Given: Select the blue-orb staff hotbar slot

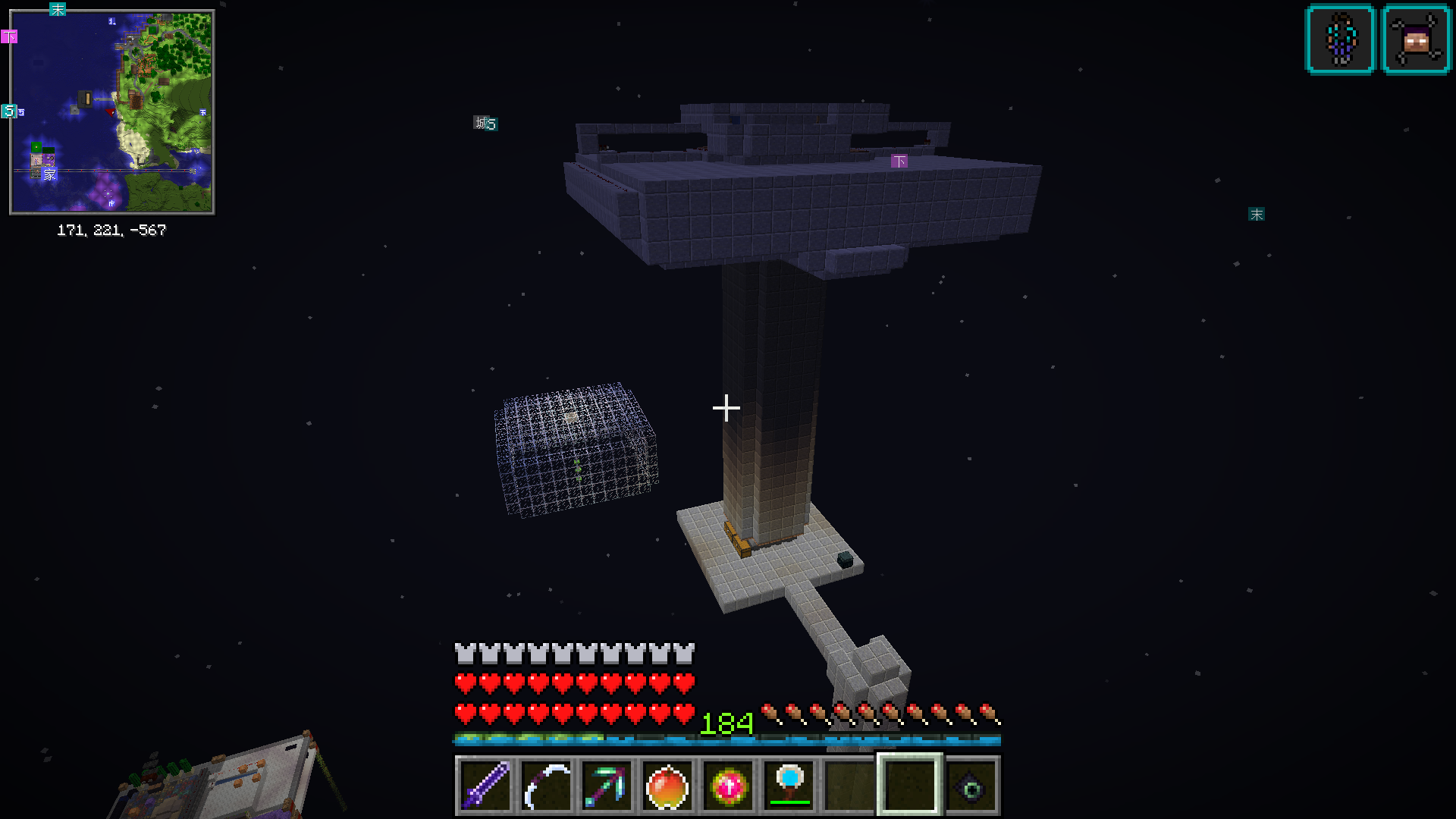Looking at the screenshot, I should pos(789,786).
